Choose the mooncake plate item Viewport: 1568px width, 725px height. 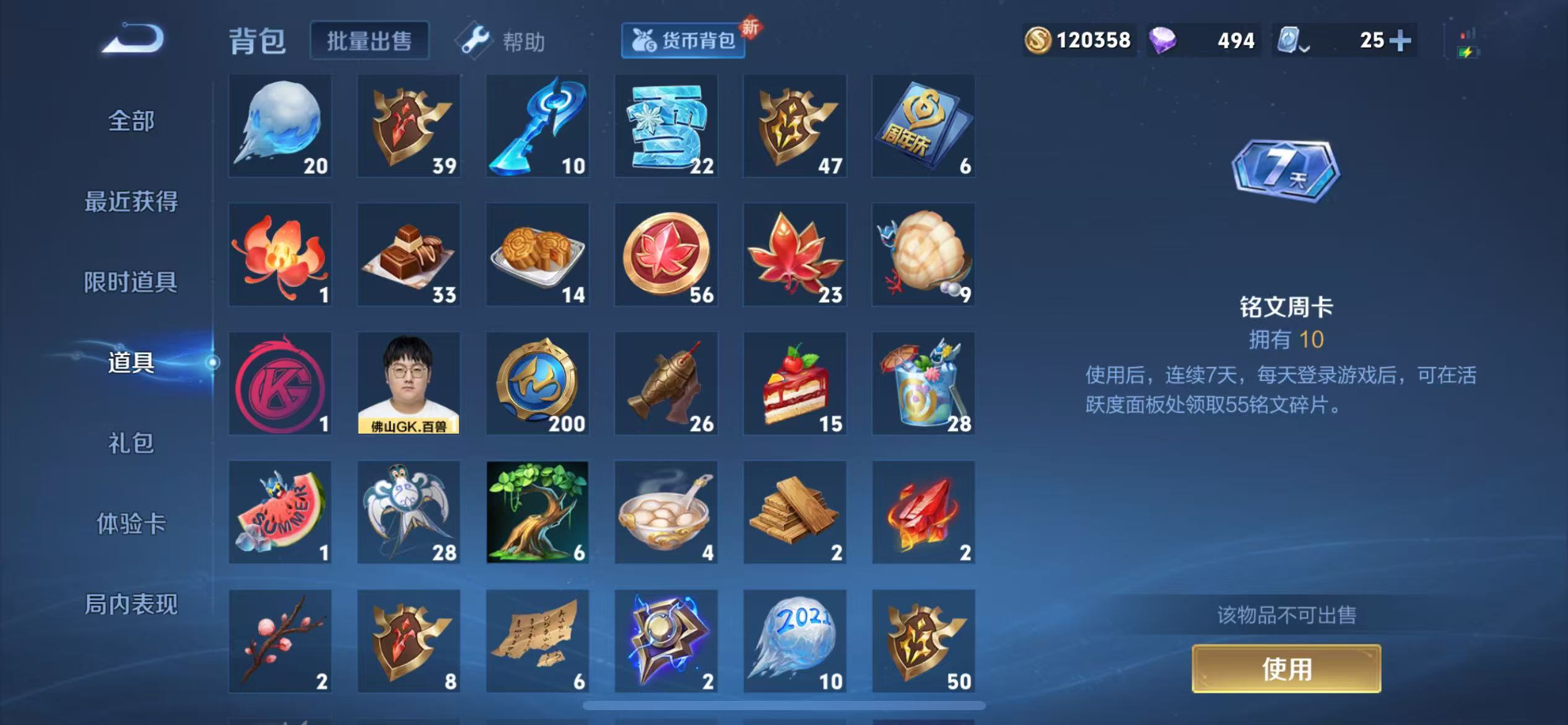[538, 255]
